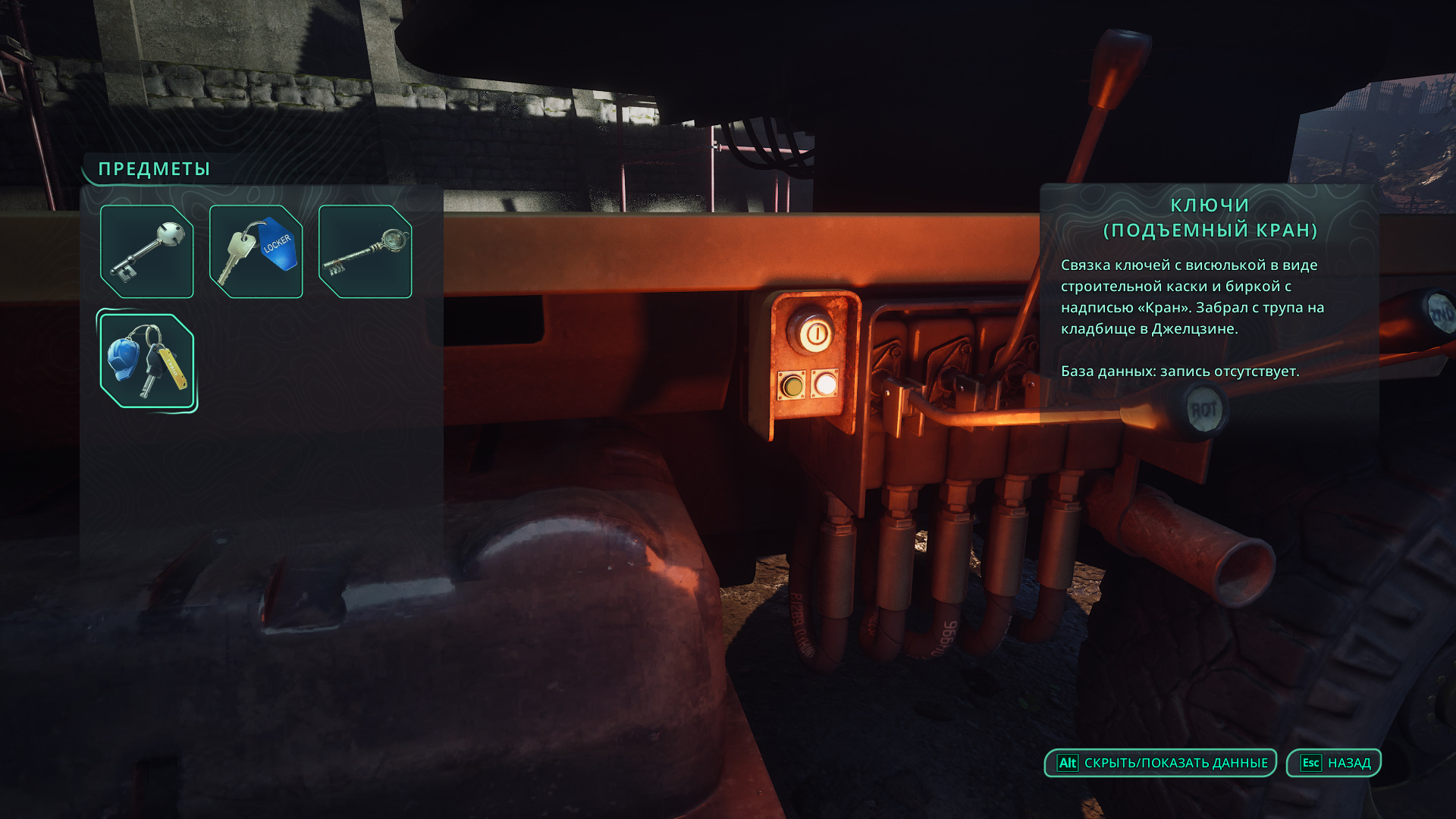Viewport: 1456px width, 819px height.
Task: Toggle the Скрыть/Показать данные button
Action: [x=1160, y=763]
